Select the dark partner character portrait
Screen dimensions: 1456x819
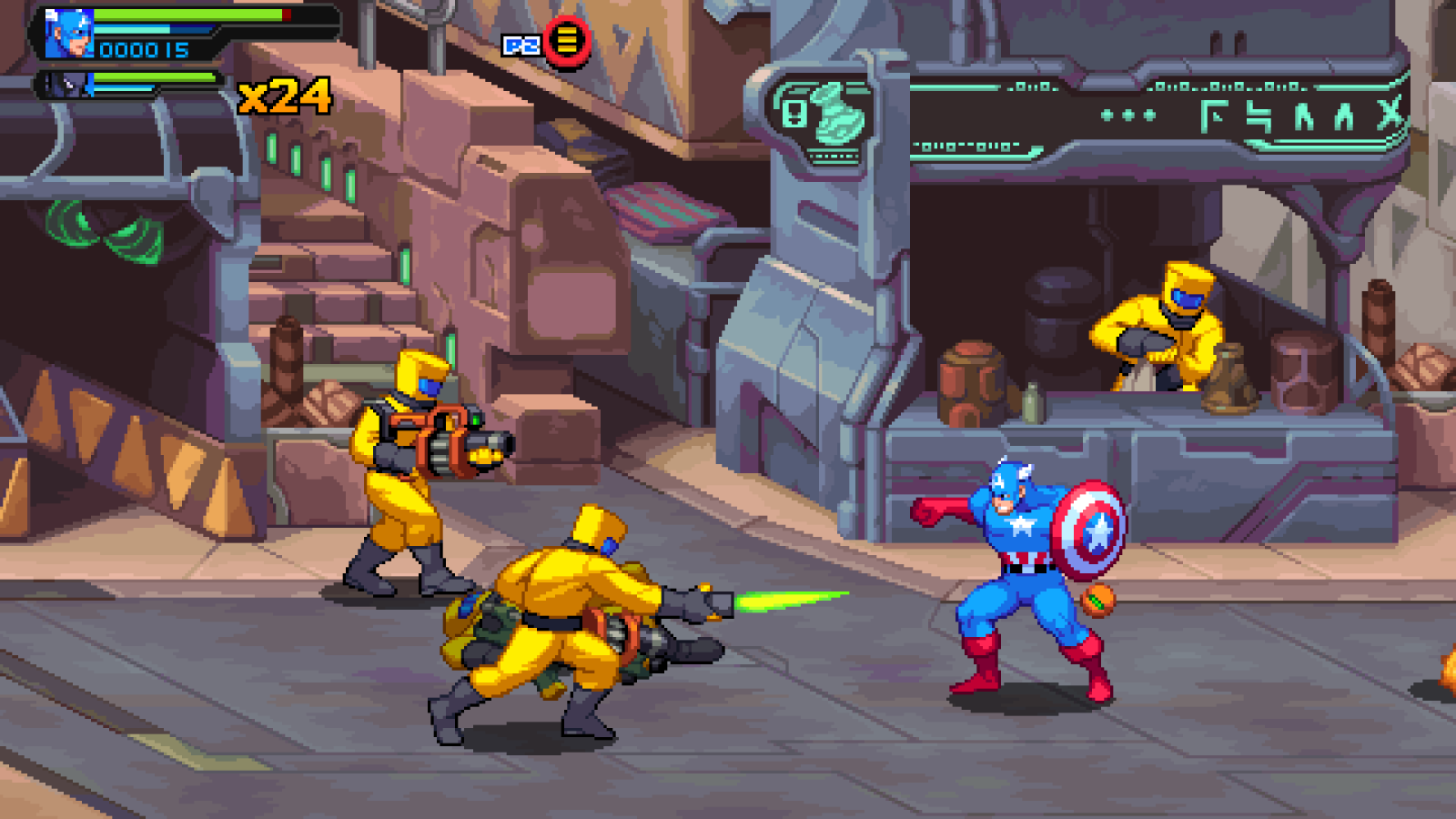click(69, 85)
